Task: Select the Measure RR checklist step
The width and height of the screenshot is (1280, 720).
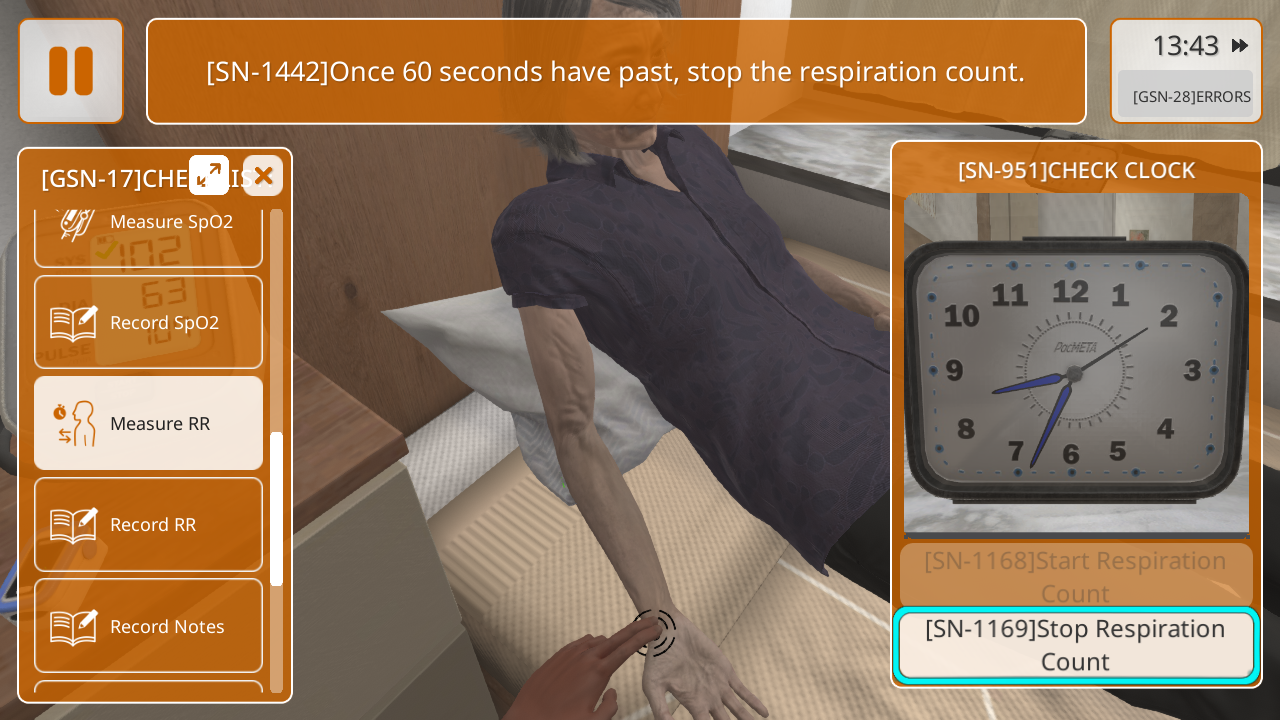Action: point(148,423)
